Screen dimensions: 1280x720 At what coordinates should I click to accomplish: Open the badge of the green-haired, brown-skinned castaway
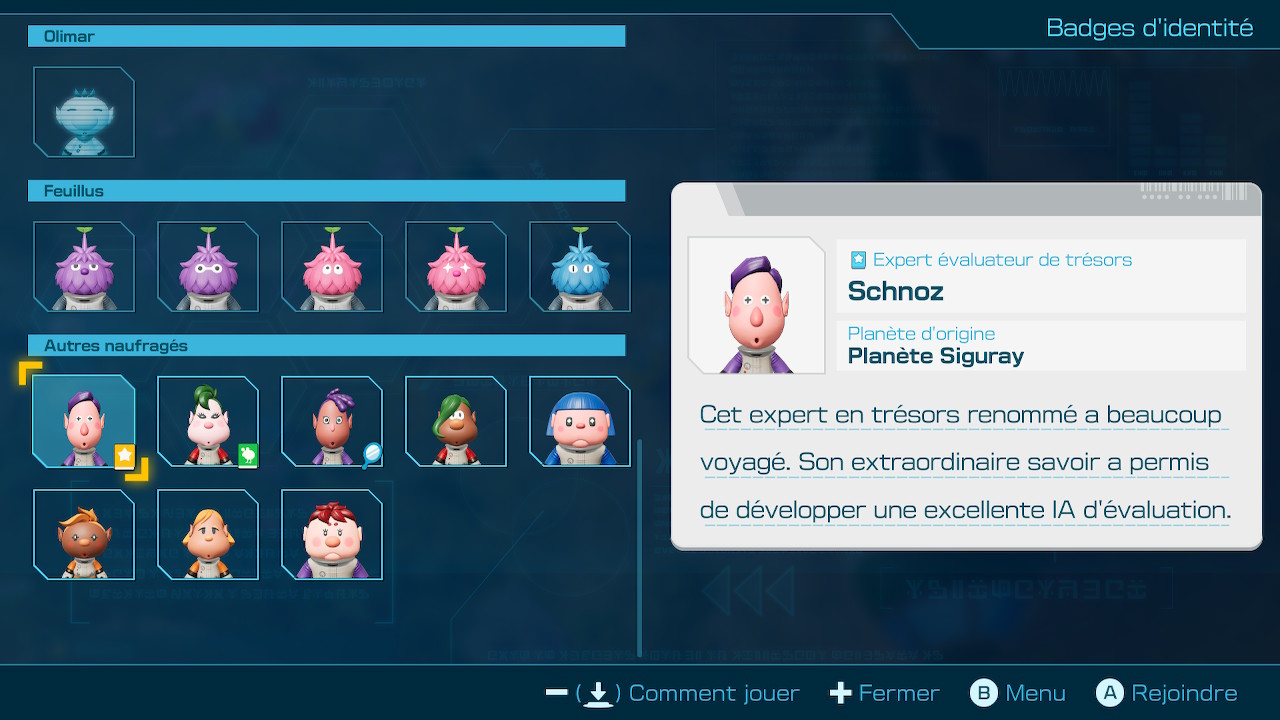(x=456, y=421)
